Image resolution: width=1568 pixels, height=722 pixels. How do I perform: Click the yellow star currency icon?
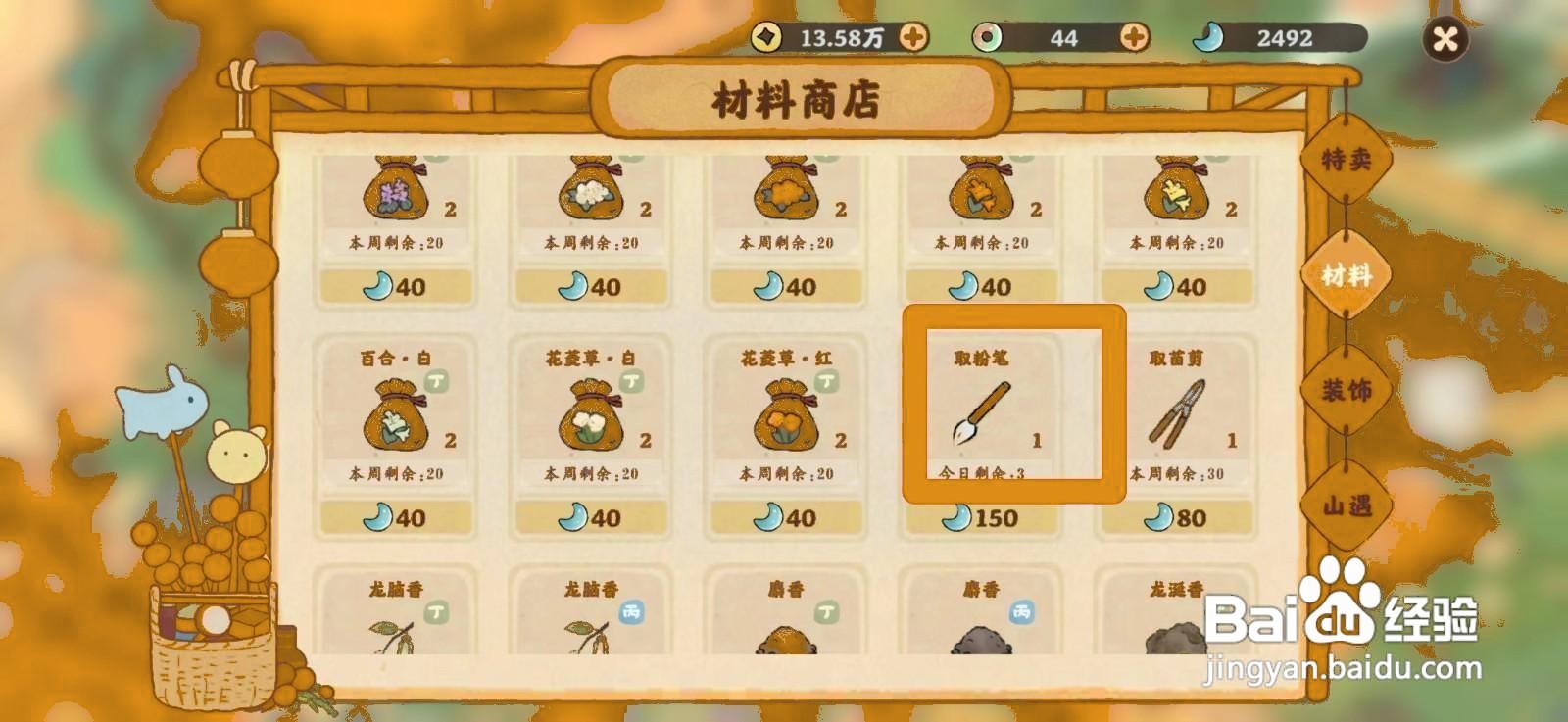tap(769, 35)
